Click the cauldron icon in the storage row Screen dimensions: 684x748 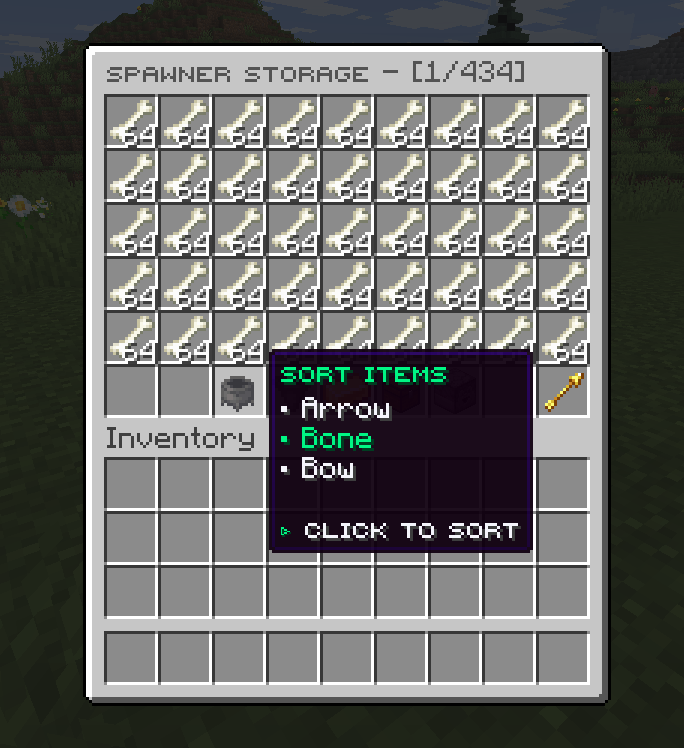(239, 392)
